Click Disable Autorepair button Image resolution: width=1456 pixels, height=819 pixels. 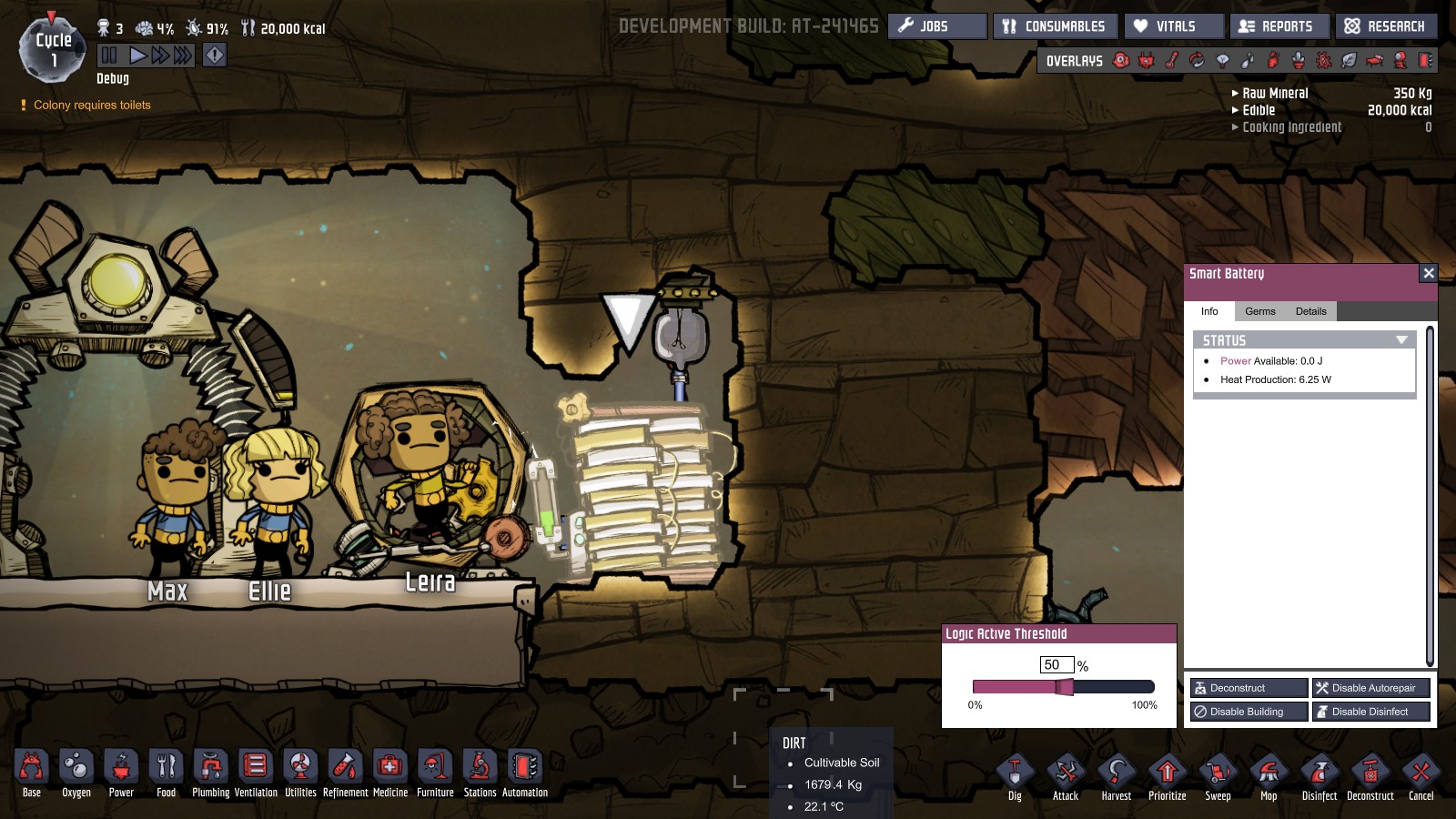1371,688
